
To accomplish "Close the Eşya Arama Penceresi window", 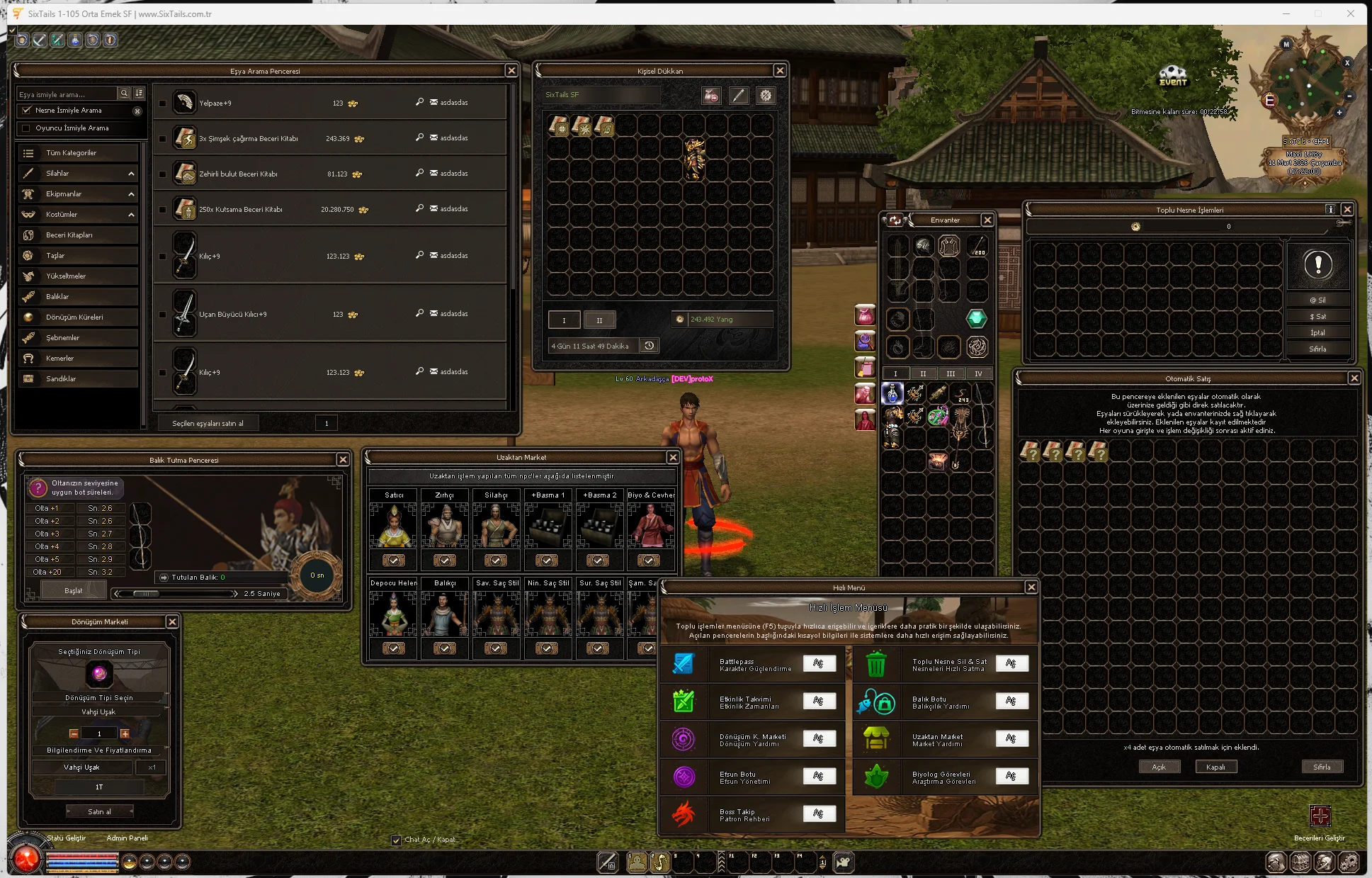I will pyautogui.click(x=511, y=71).
